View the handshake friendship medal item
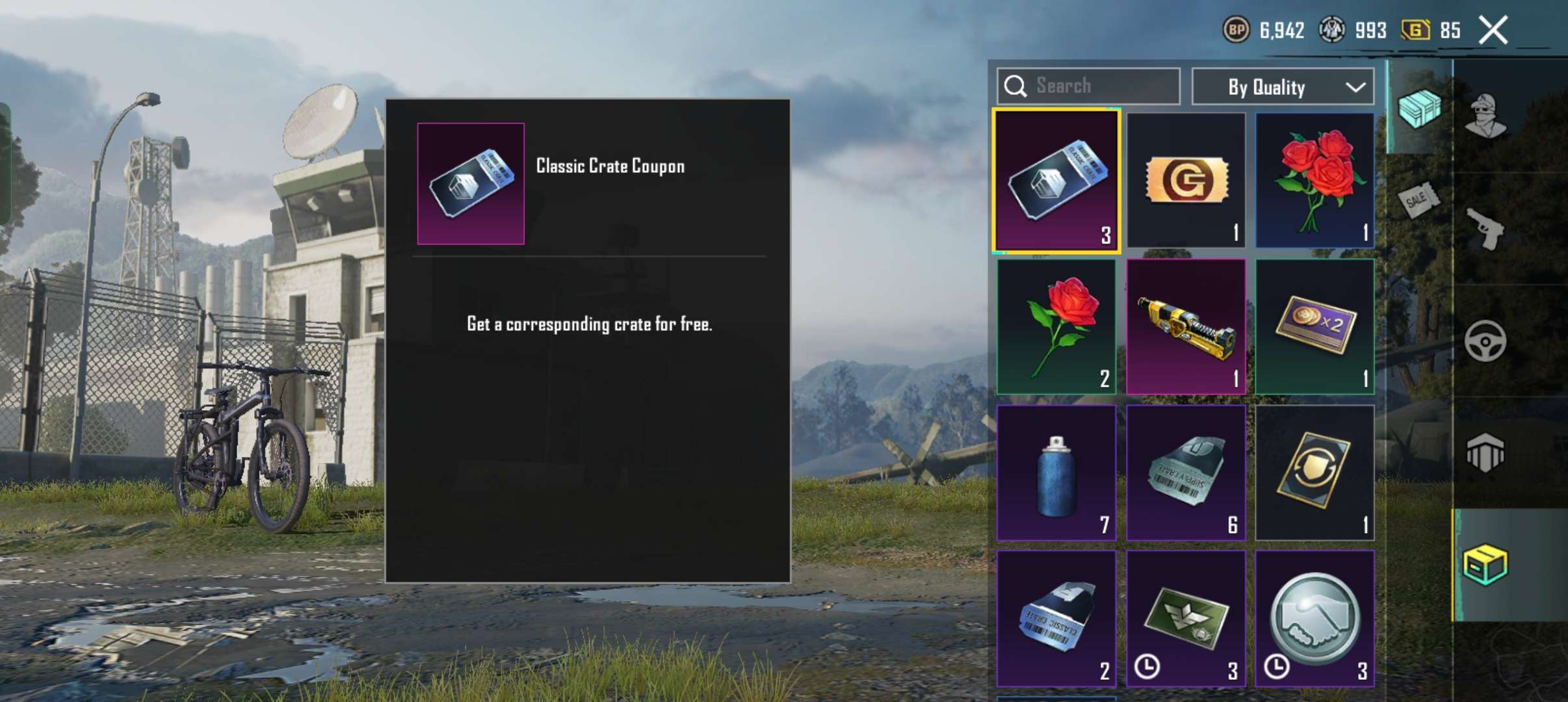The width and height of the screenshot is (1568, 702). coord(1314,617)
